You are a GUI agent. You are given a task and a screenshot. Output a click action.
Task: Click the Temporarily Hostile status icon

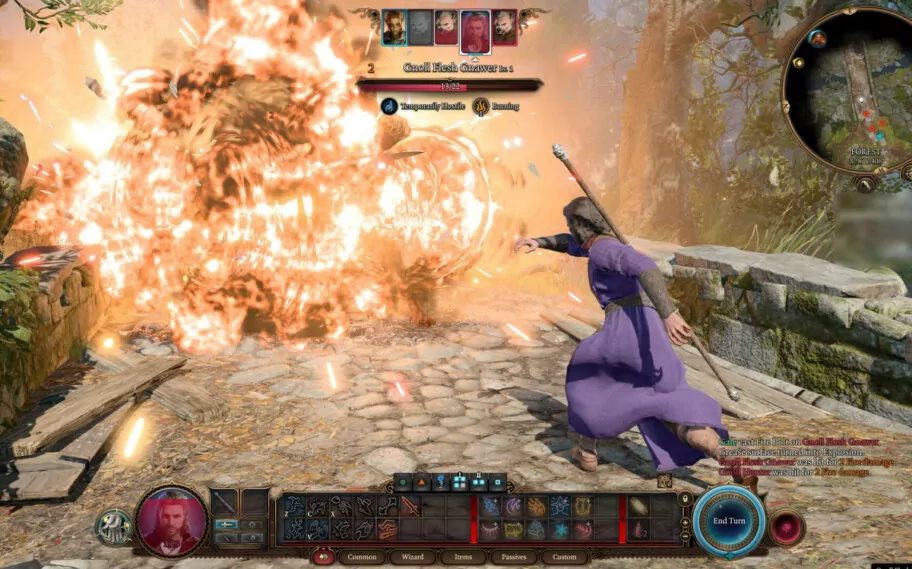[x=388, y=105]
